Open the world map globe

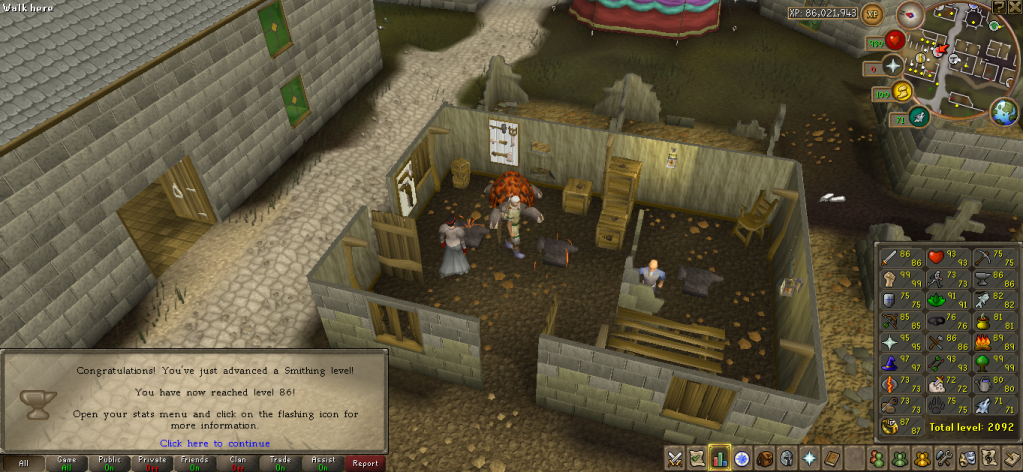[1002, 113]
